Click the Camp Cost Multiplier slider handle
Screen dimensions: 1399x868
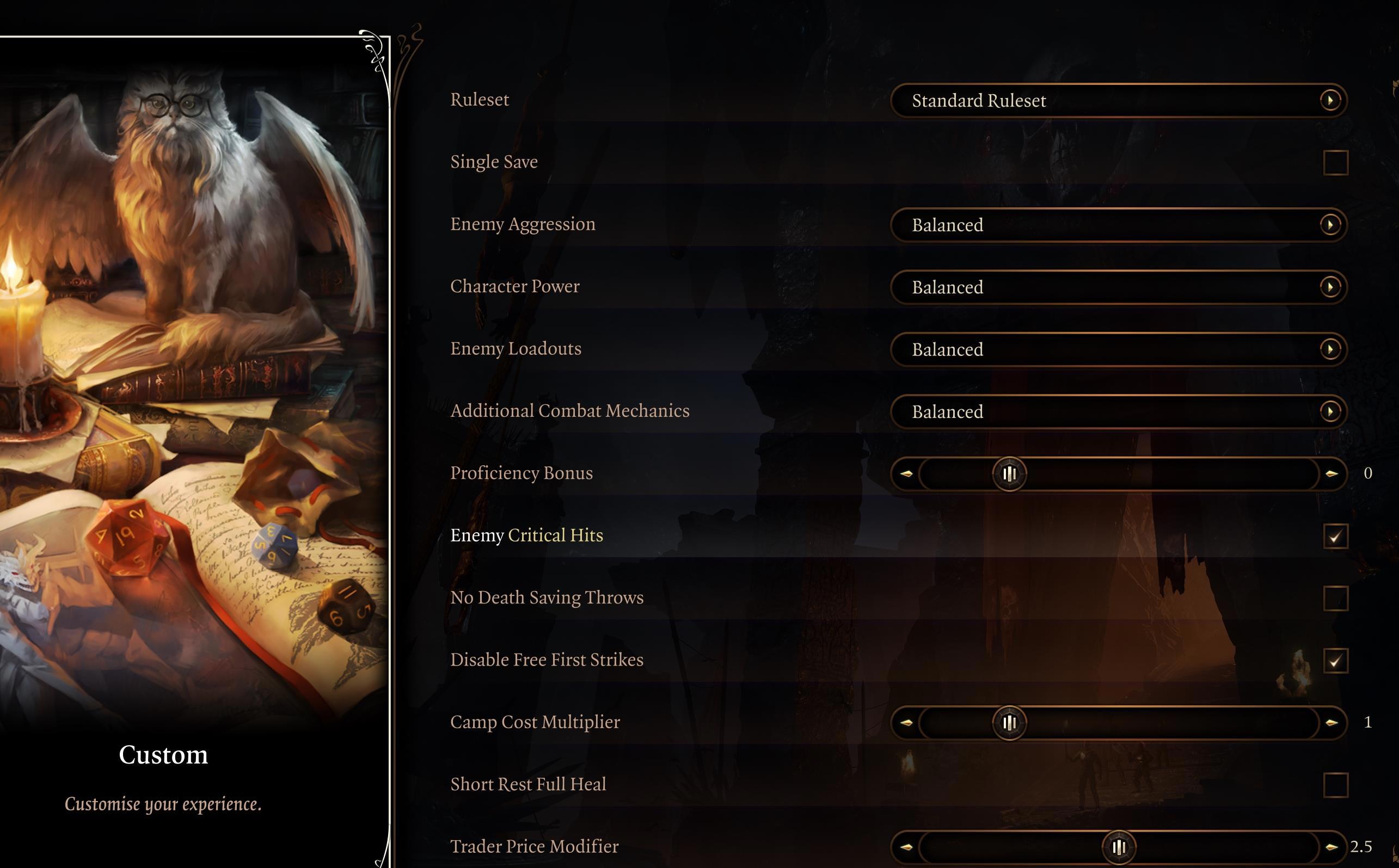coord(1009,722)
